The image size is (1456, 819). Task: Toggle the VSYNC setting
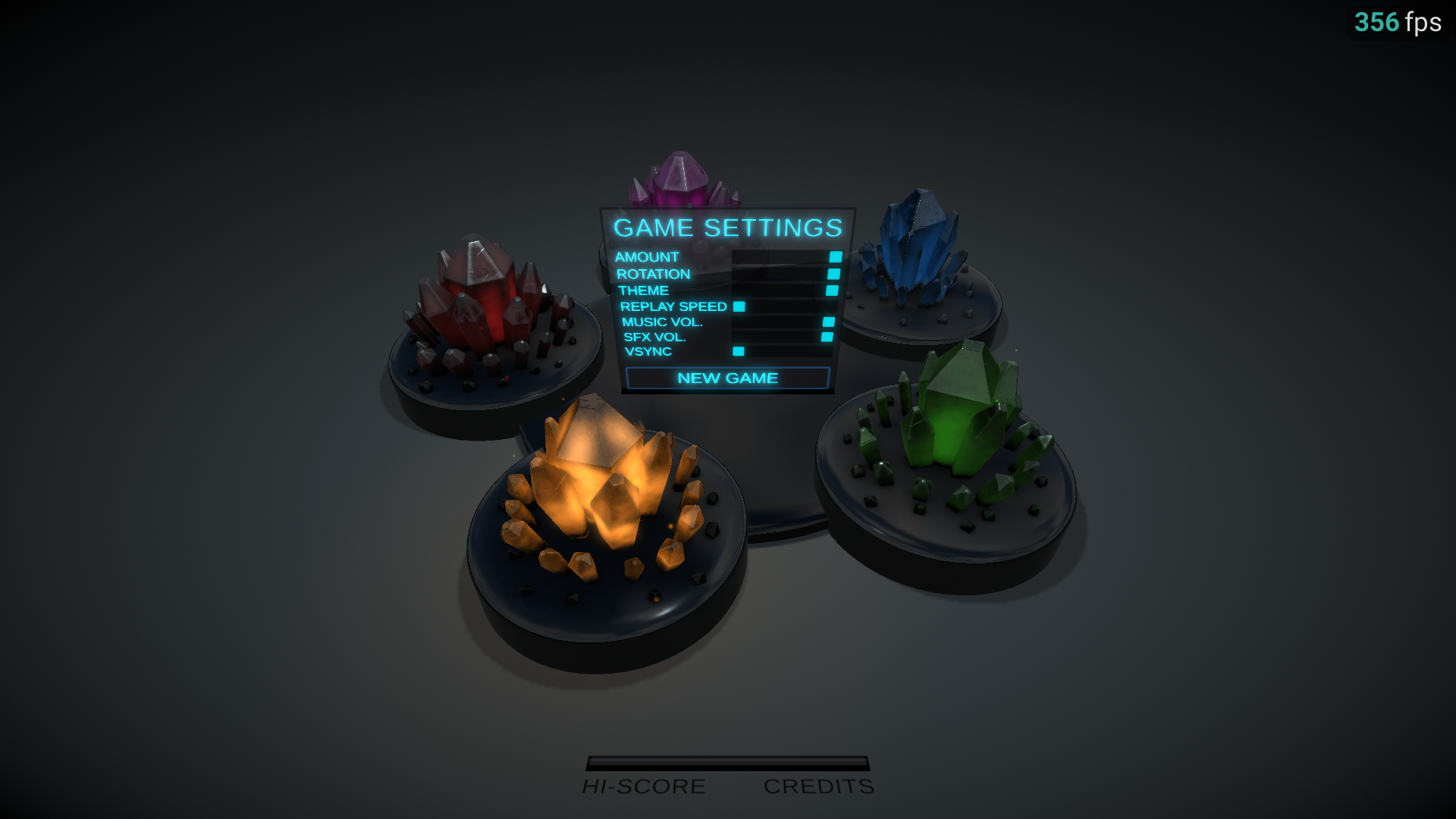pos(738,352)
